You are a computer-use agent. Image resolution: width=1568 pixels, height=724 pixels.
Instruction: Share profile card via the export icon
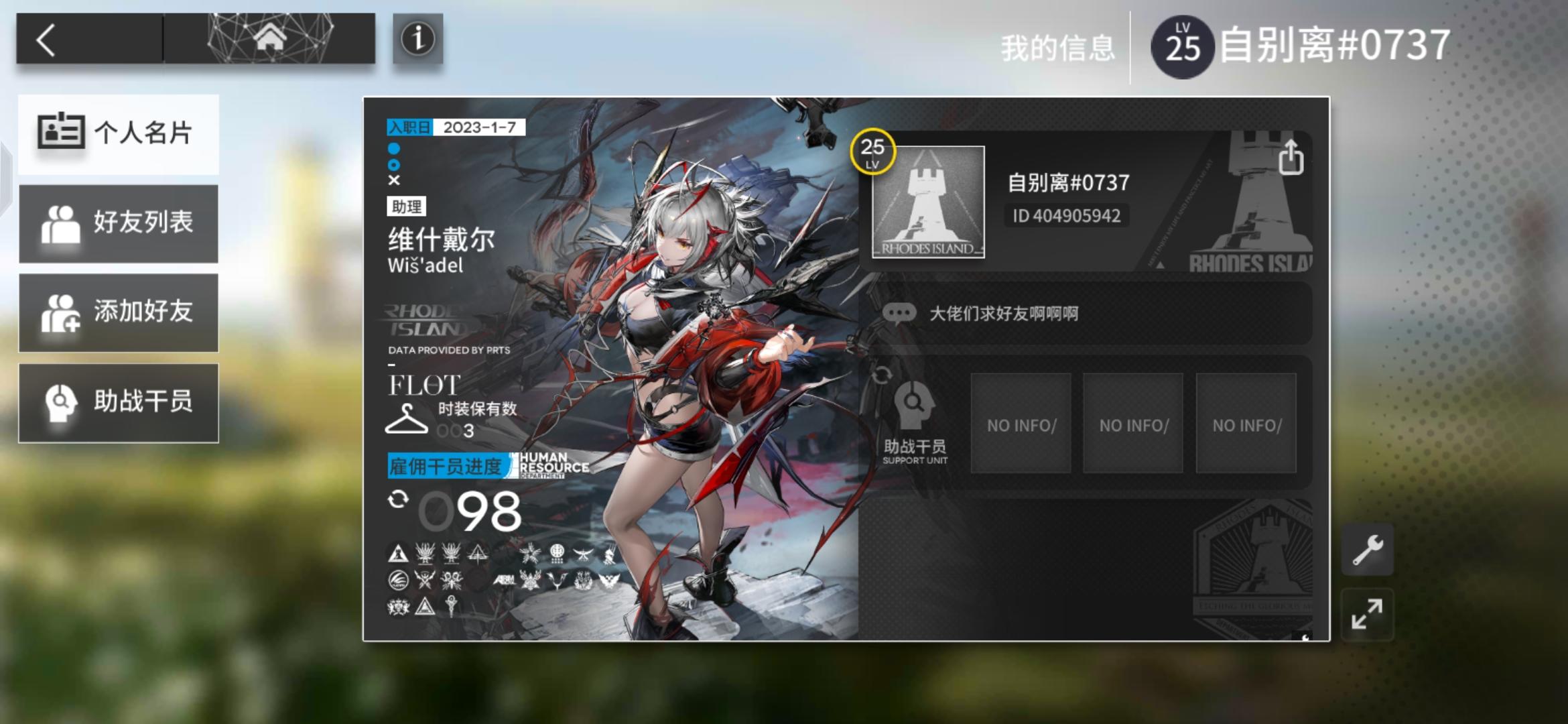point(1291,156)
